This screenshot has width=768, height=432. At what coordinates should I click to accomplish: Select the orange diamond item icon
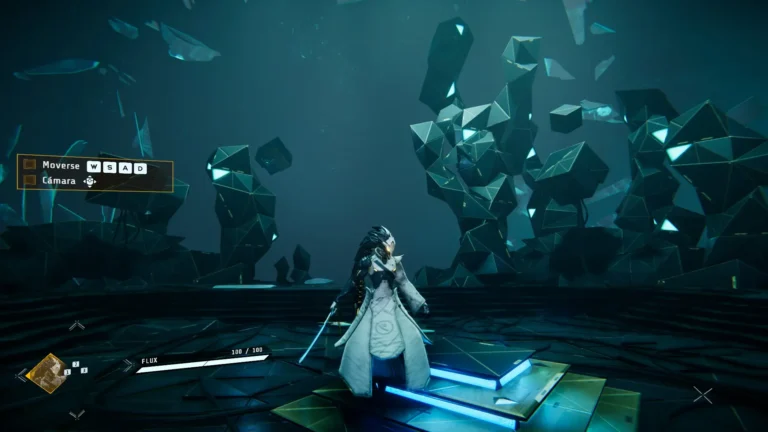point(46,372)
